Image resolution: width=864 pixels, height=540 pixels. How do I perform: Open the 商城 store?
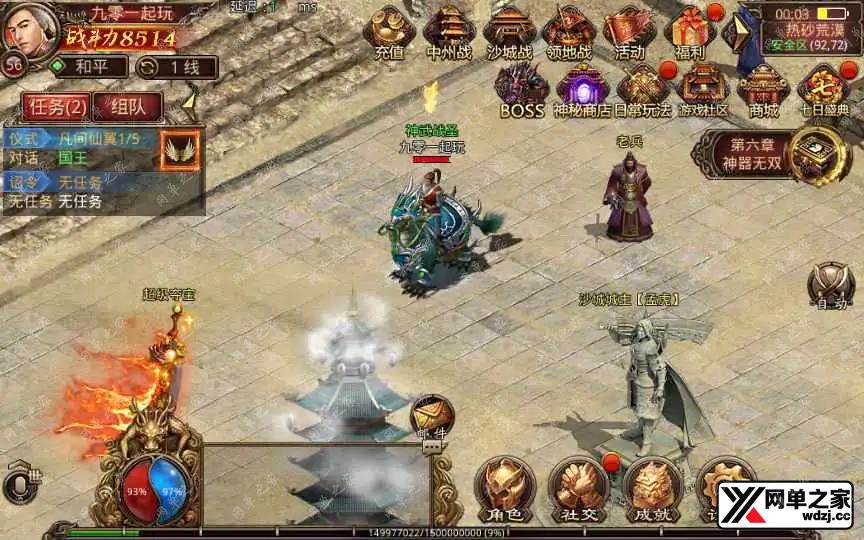[764, 88]
